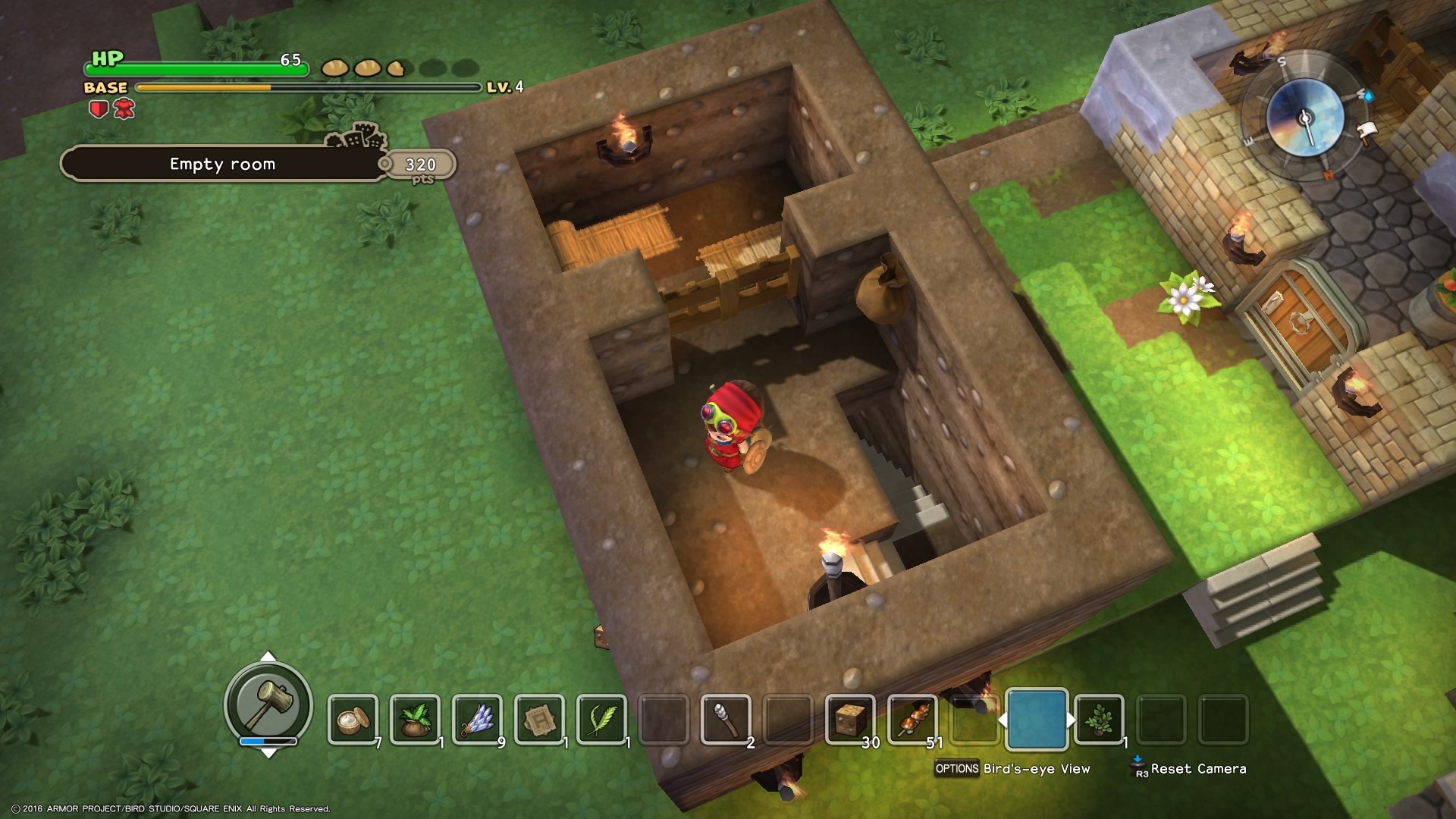Choose the torch item slot

coord(726,719)
